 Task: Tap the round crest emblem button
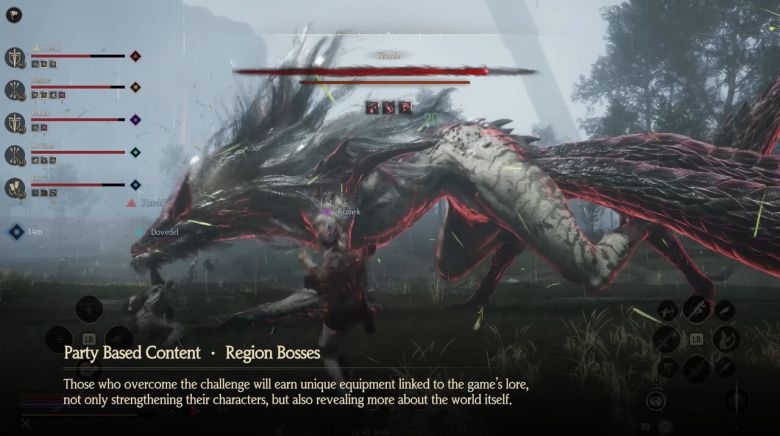tap(656, 399)
